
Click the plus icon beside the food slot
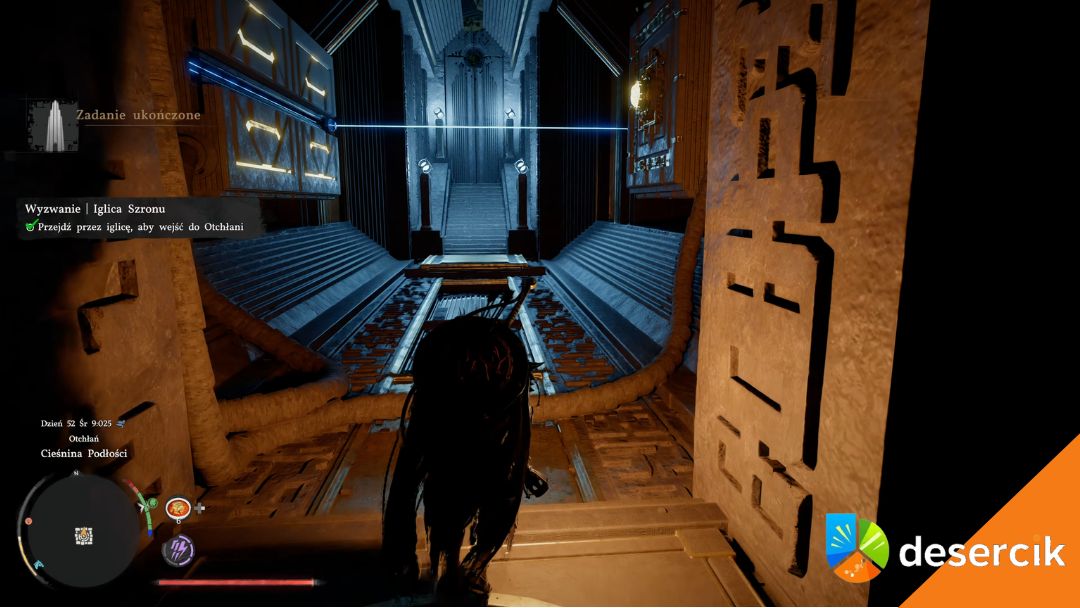coord(200,508)
